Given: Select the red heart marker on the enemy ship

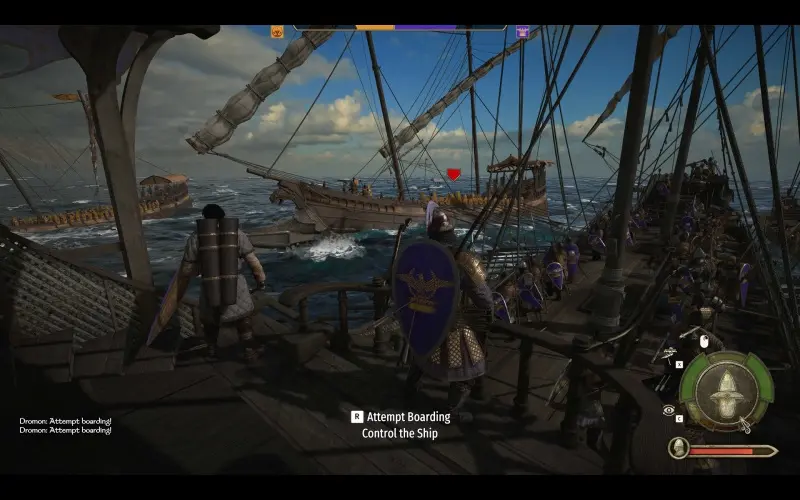Looking at the screenshot, I should (453, 174).
